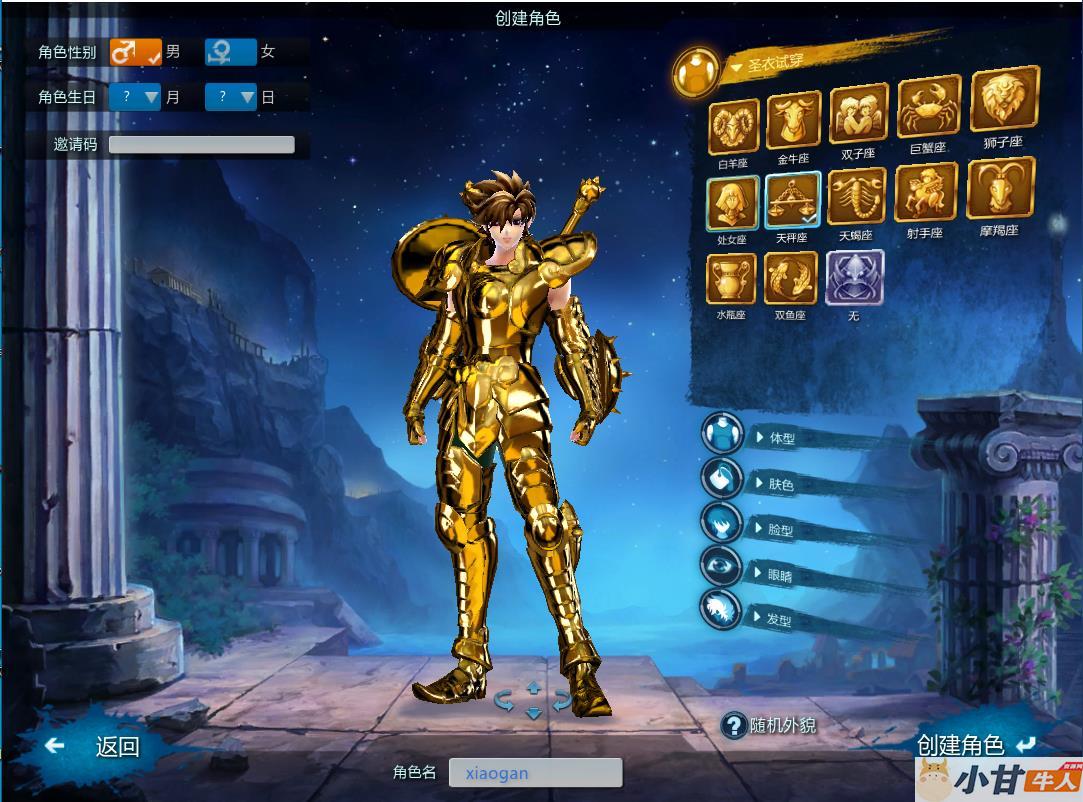
Task: Select the male gender option
Action: point(135,51)
